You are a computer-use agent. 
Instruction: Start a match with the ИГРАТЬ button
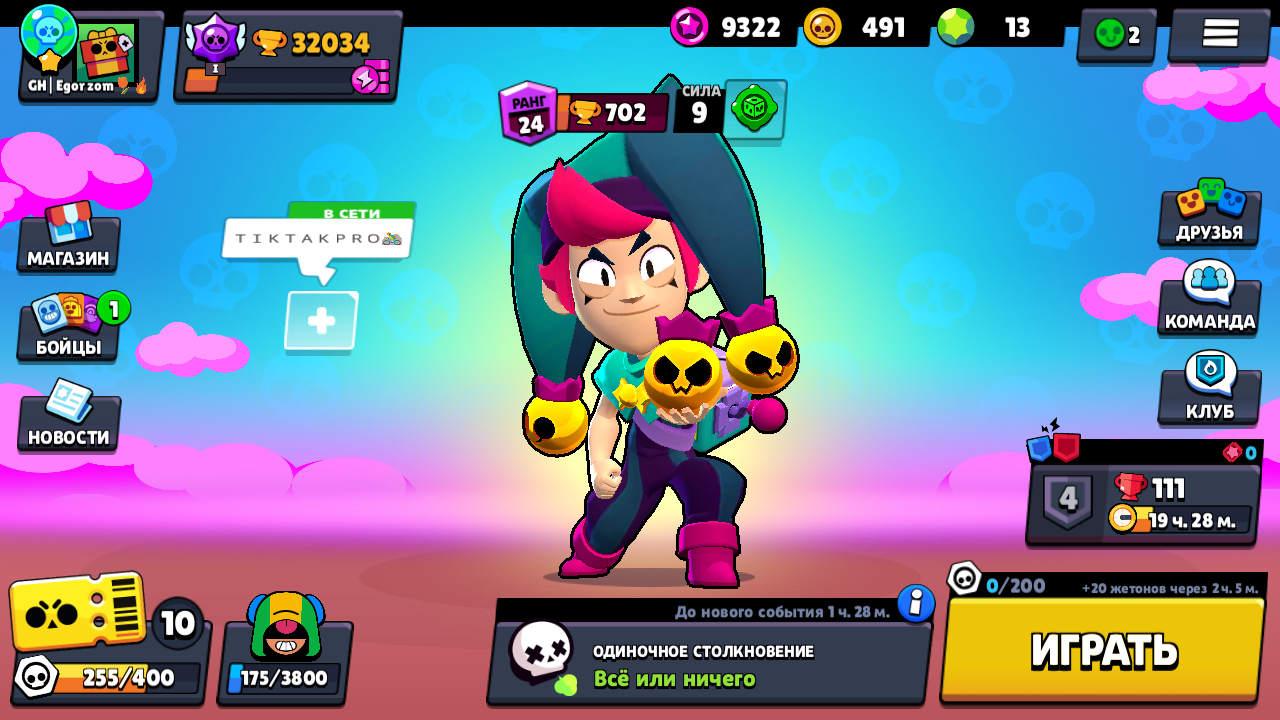1103,650
